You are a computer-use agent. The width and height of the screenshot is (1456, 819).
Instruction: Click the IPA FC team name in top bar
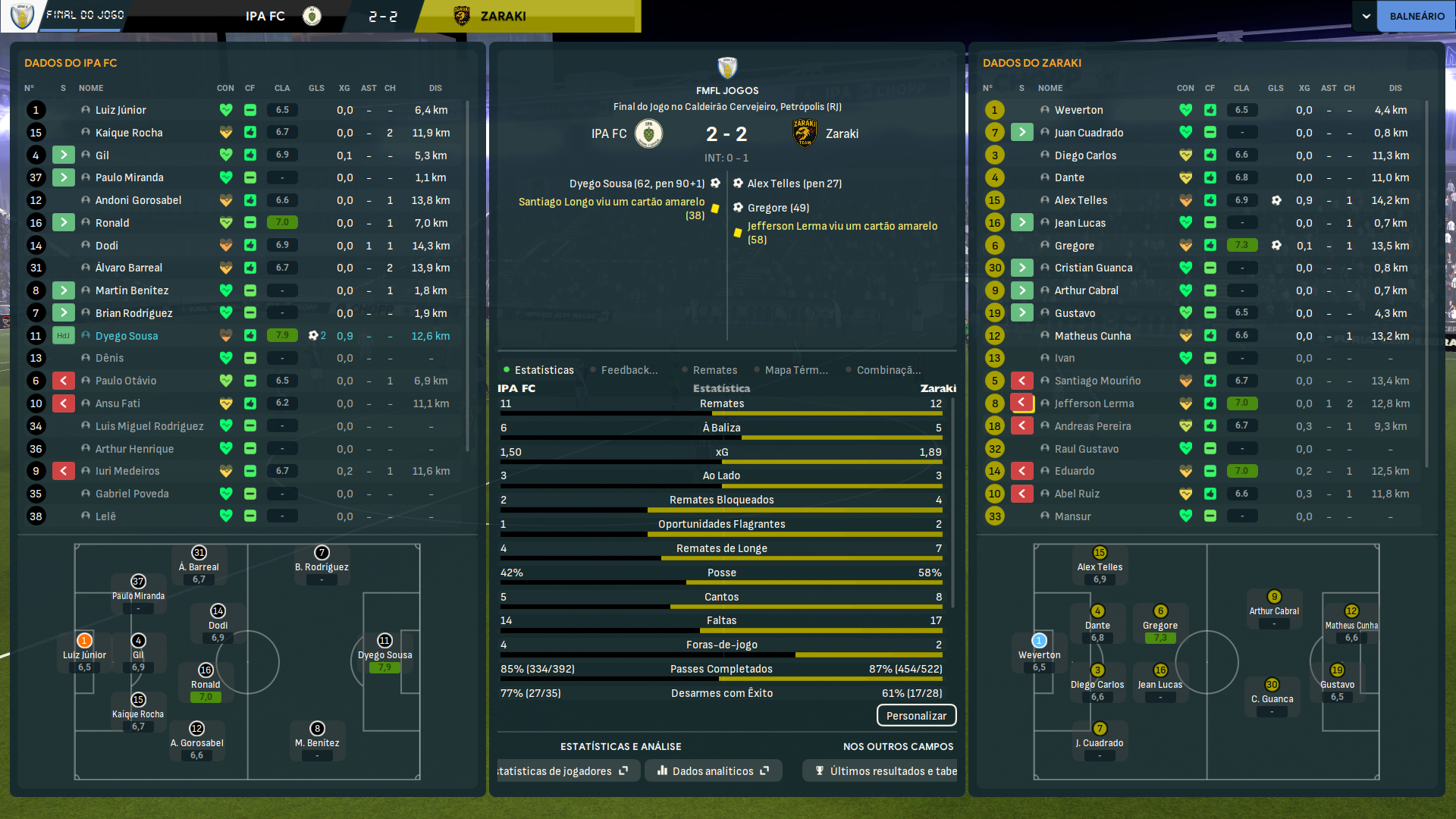[265, 16]
